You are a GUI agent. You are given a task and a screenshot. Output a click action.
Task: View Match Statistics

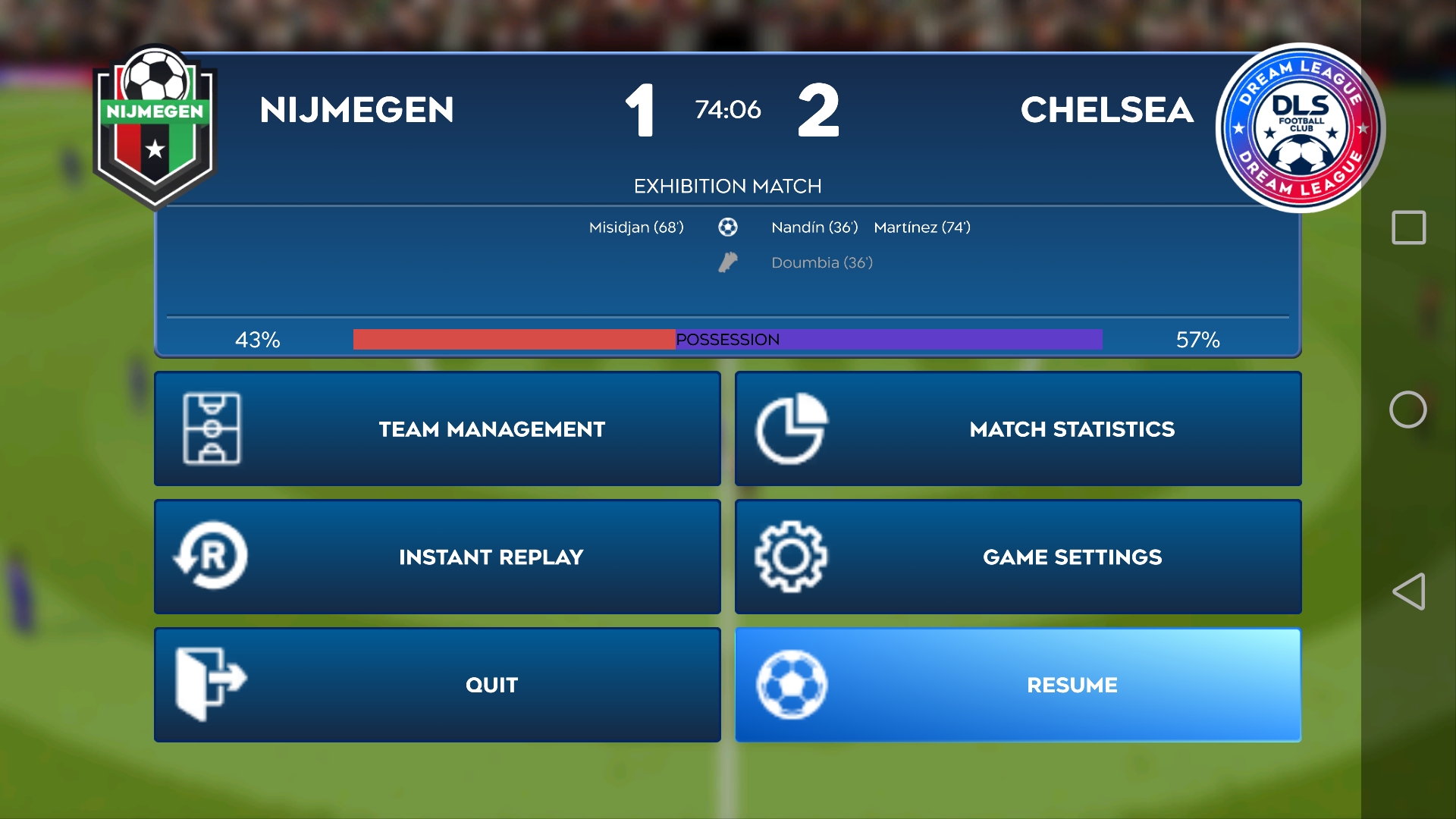pos(1018,429)
